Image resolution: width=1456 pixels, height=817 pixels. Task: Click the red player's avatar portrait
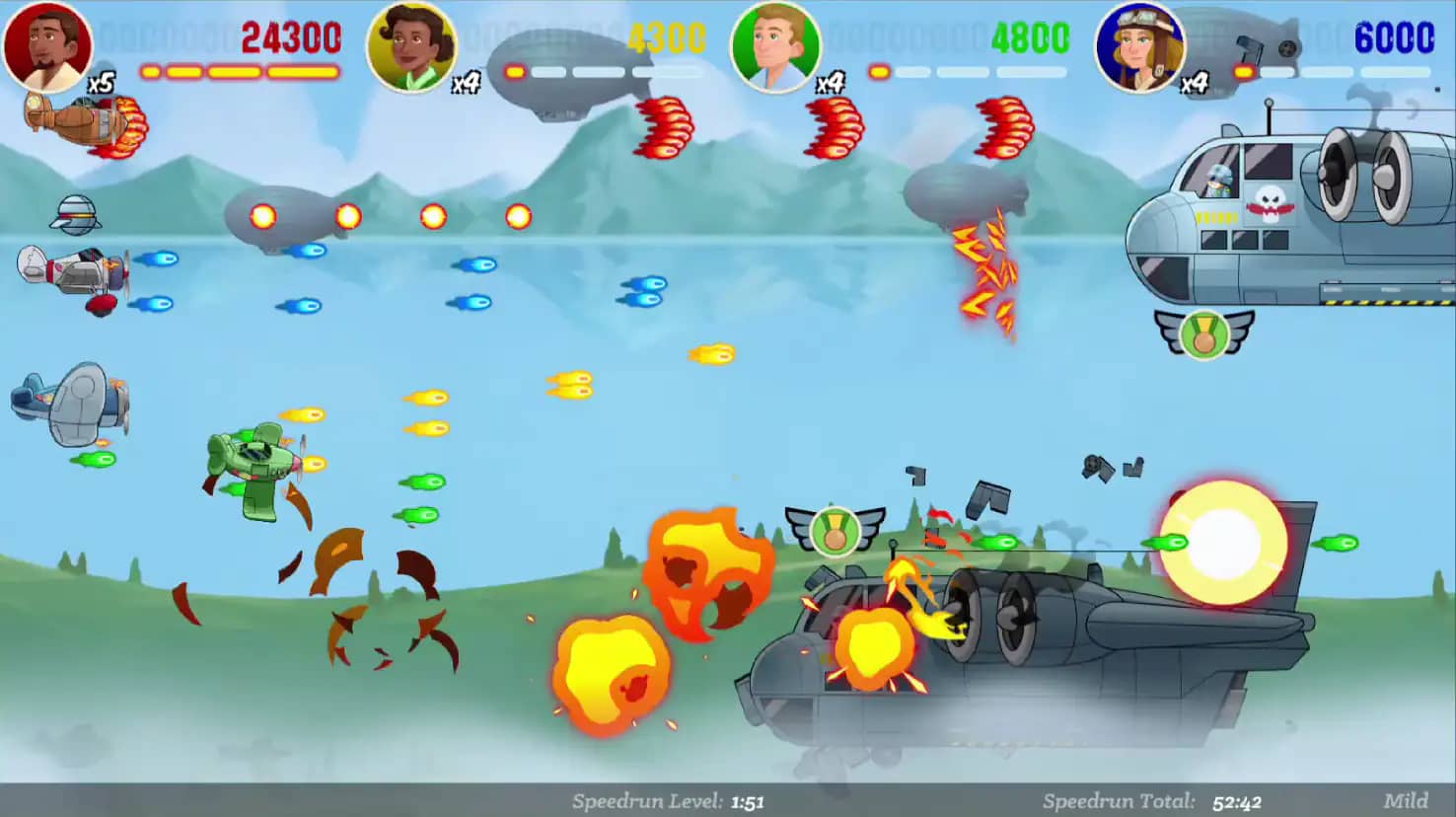tap(46, 46)
